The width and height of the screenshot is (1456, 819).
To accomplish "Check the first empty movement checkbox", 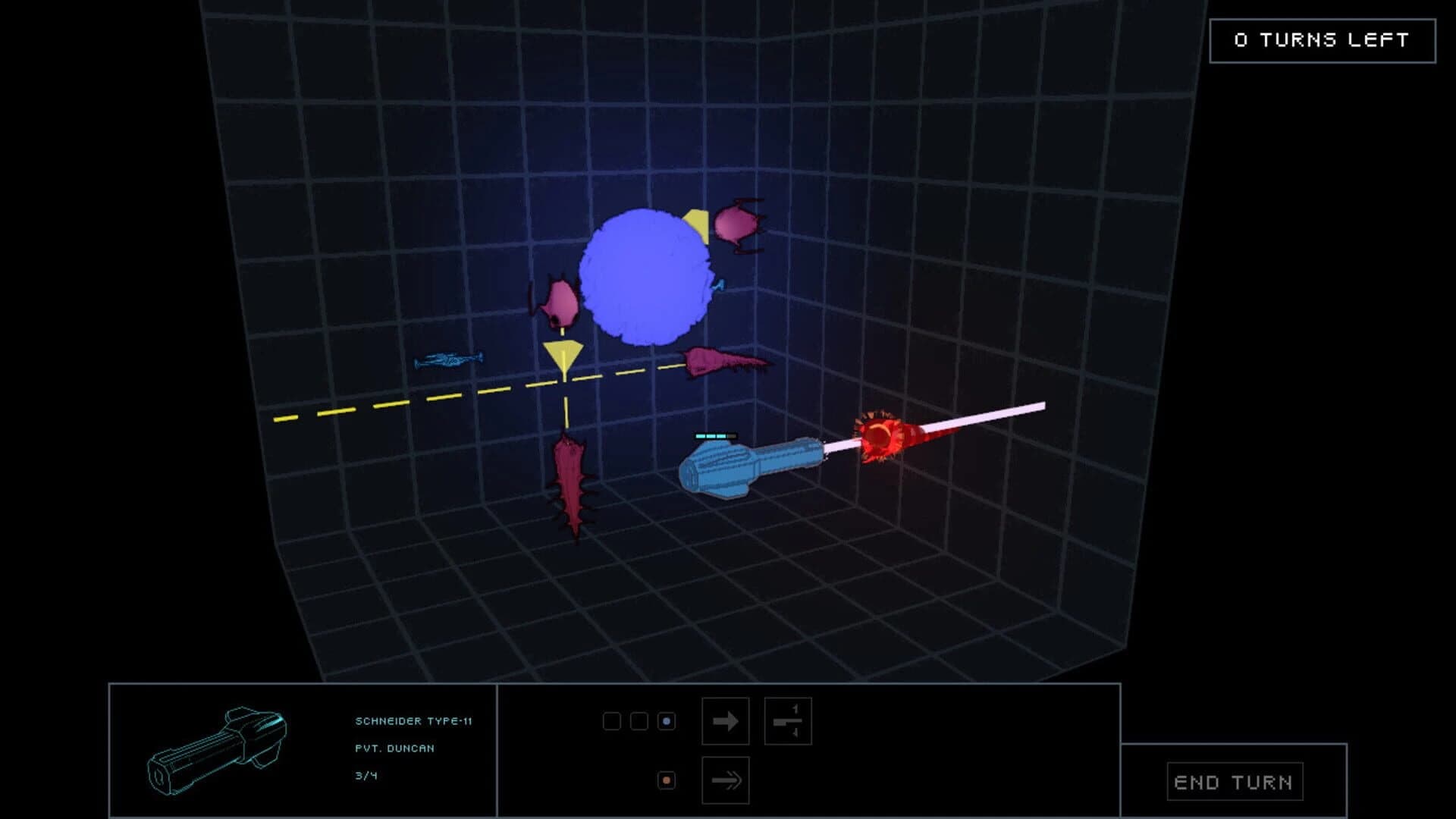I will (611, 722).
